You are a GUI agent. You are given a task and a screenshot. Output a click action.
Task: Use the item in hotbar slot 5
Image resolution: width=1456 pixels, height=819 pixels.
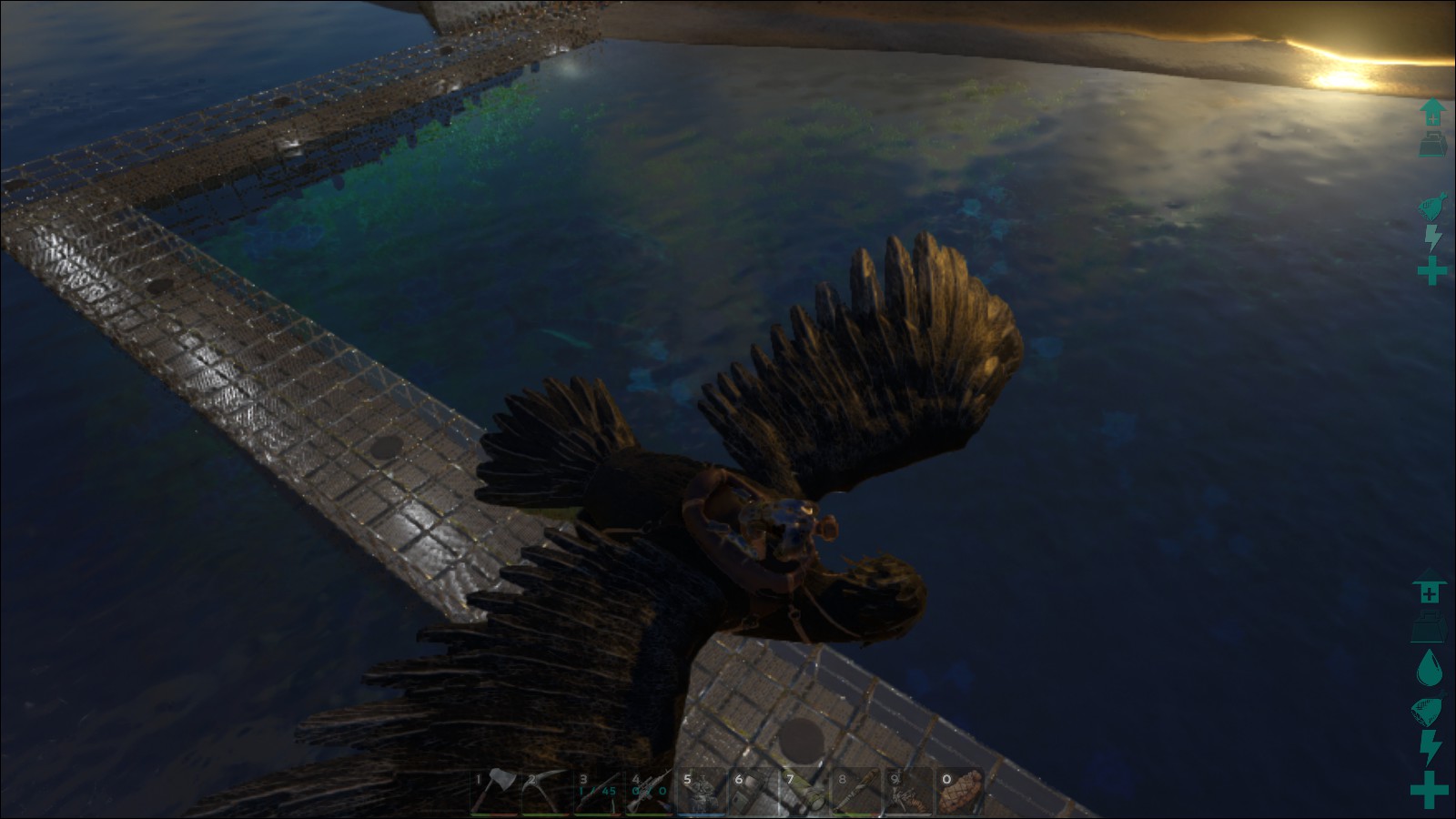(702, 792)
